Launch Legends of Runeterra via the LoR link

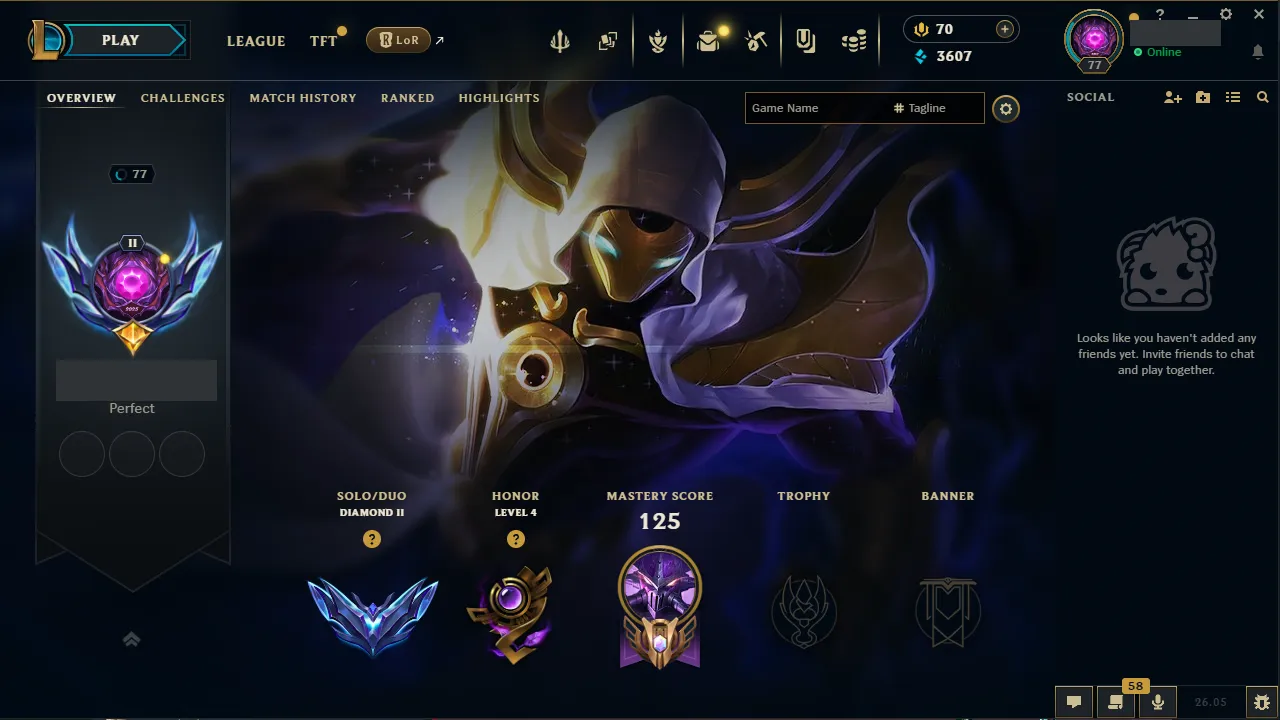click(x=399, y=40)
